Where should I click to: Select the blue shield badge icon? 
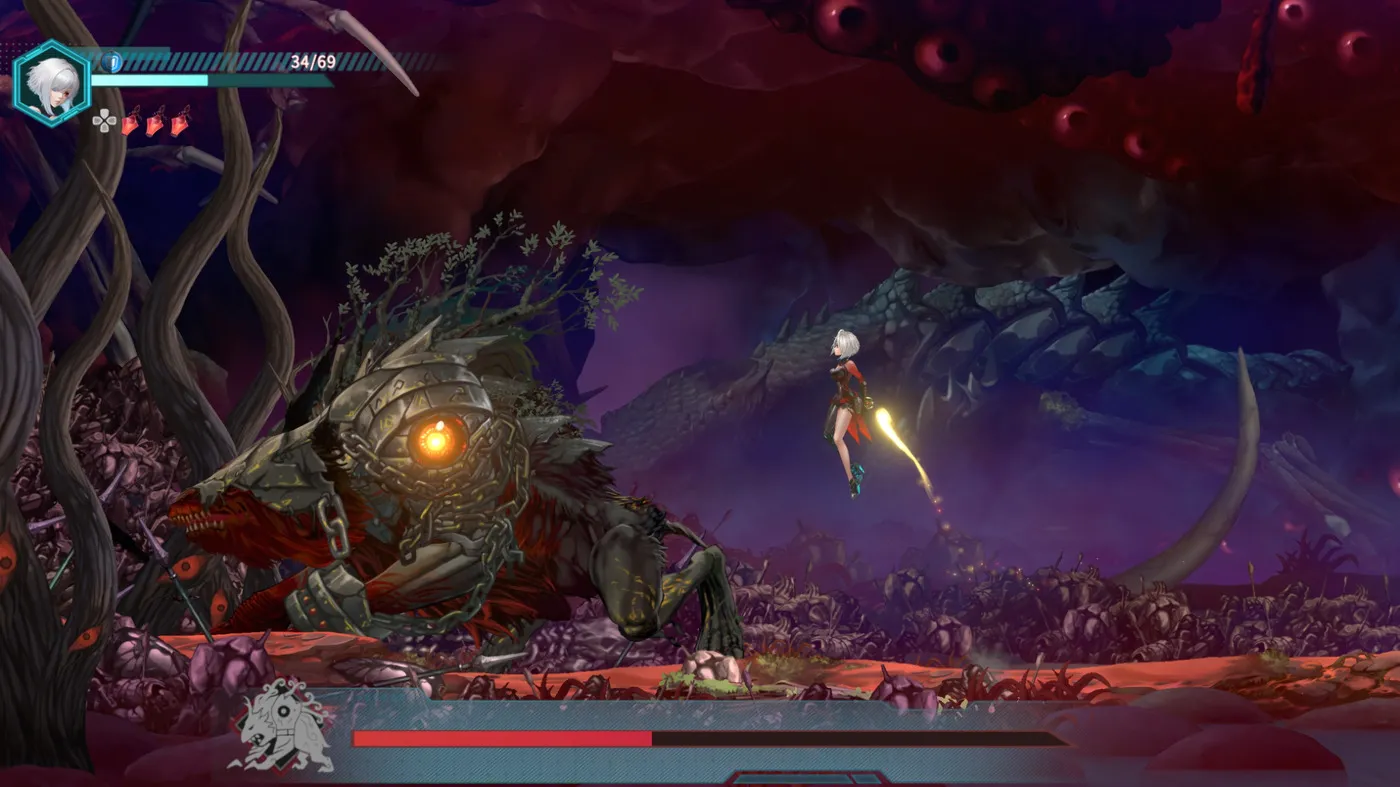point(111,63)
